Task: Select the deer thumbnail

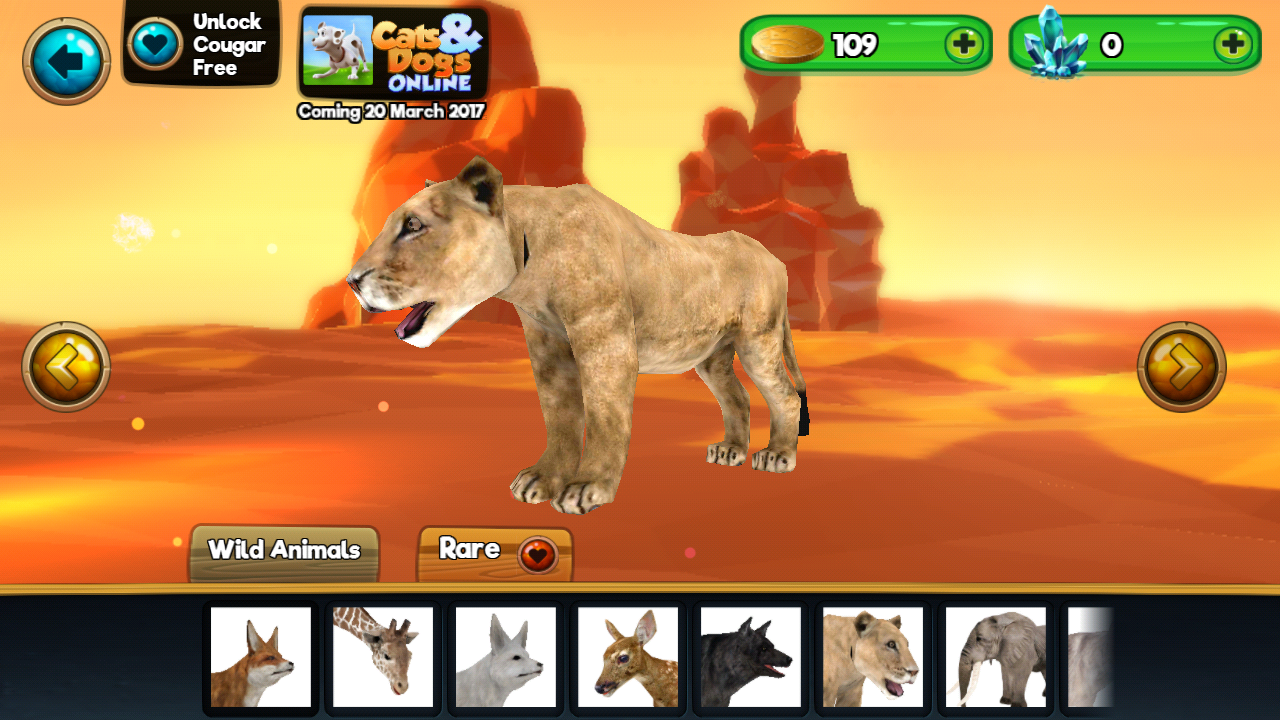Action: coord(627,658)
